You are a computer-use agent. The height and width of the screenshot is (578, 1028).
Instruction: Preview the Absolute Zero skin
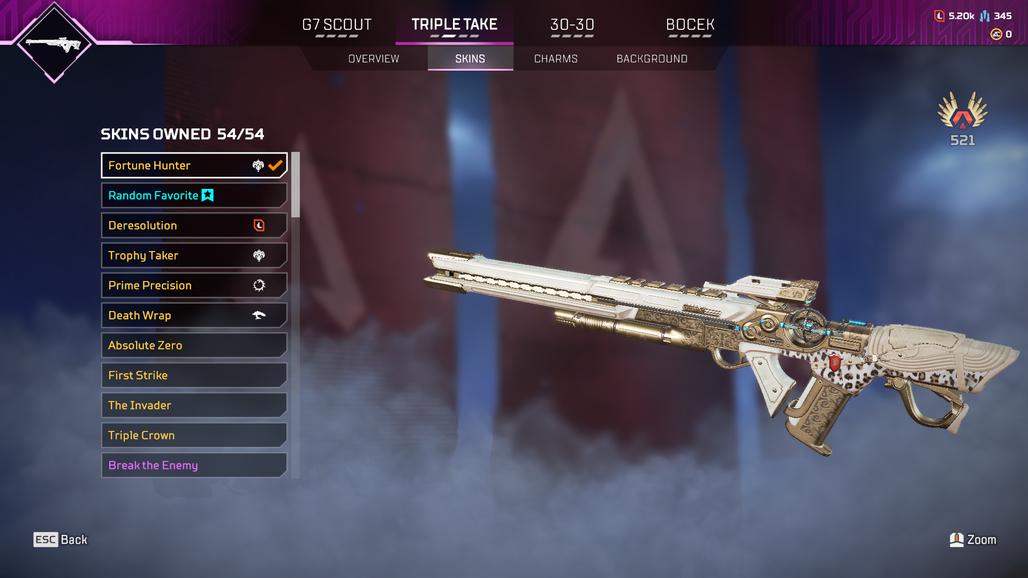(x=194, y=345)
